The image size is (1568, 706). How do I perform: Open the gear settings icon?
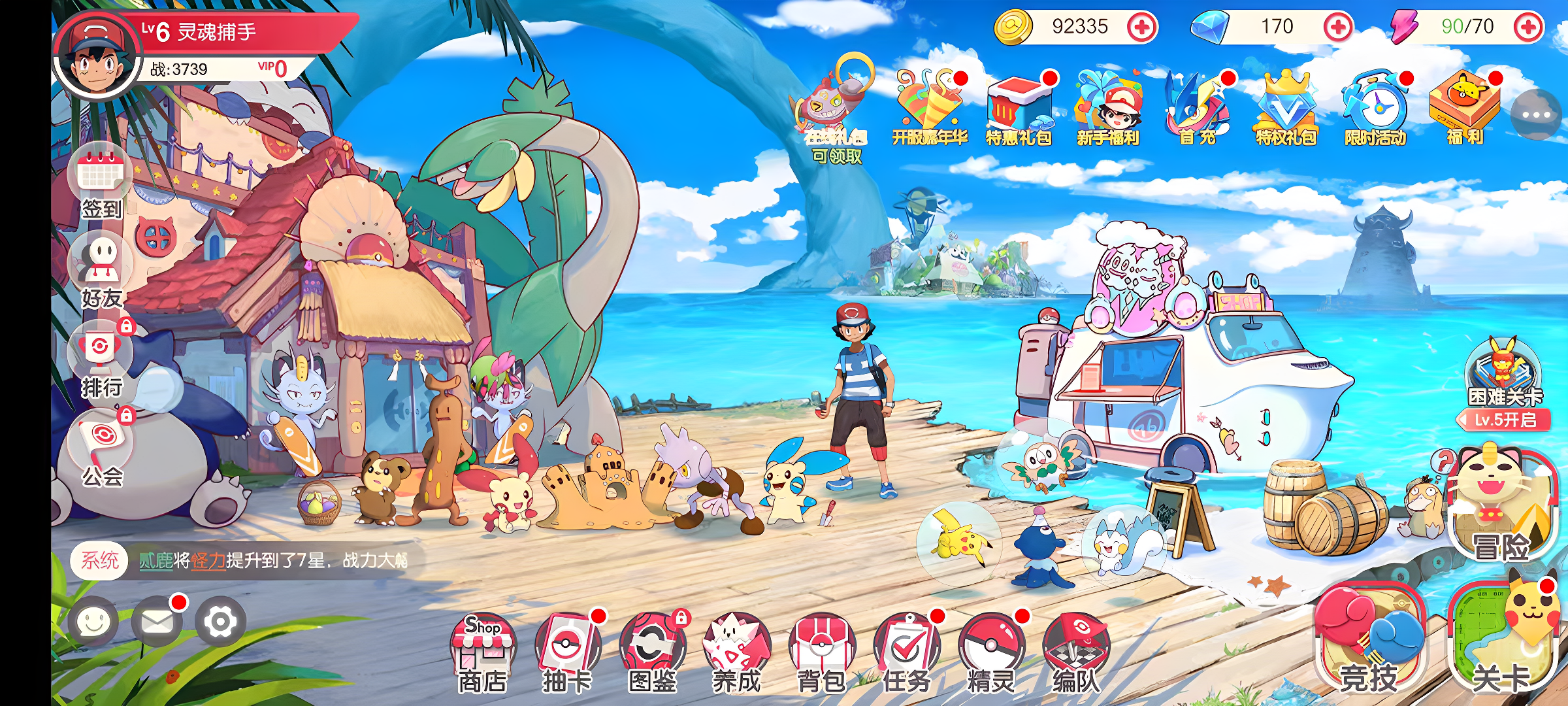pyautogui.click(x=220, y=621)
